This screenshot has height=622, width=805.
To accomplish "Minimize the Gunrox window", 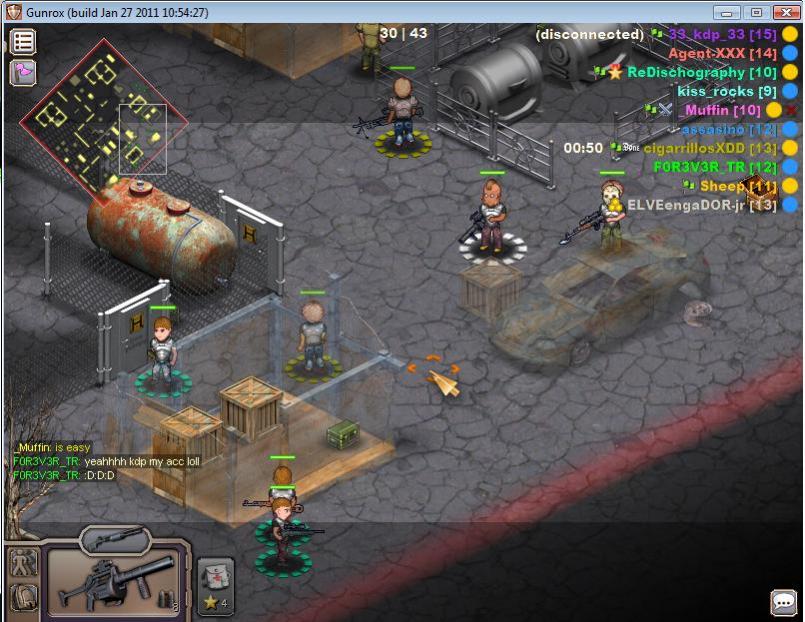I will [727, 12].
